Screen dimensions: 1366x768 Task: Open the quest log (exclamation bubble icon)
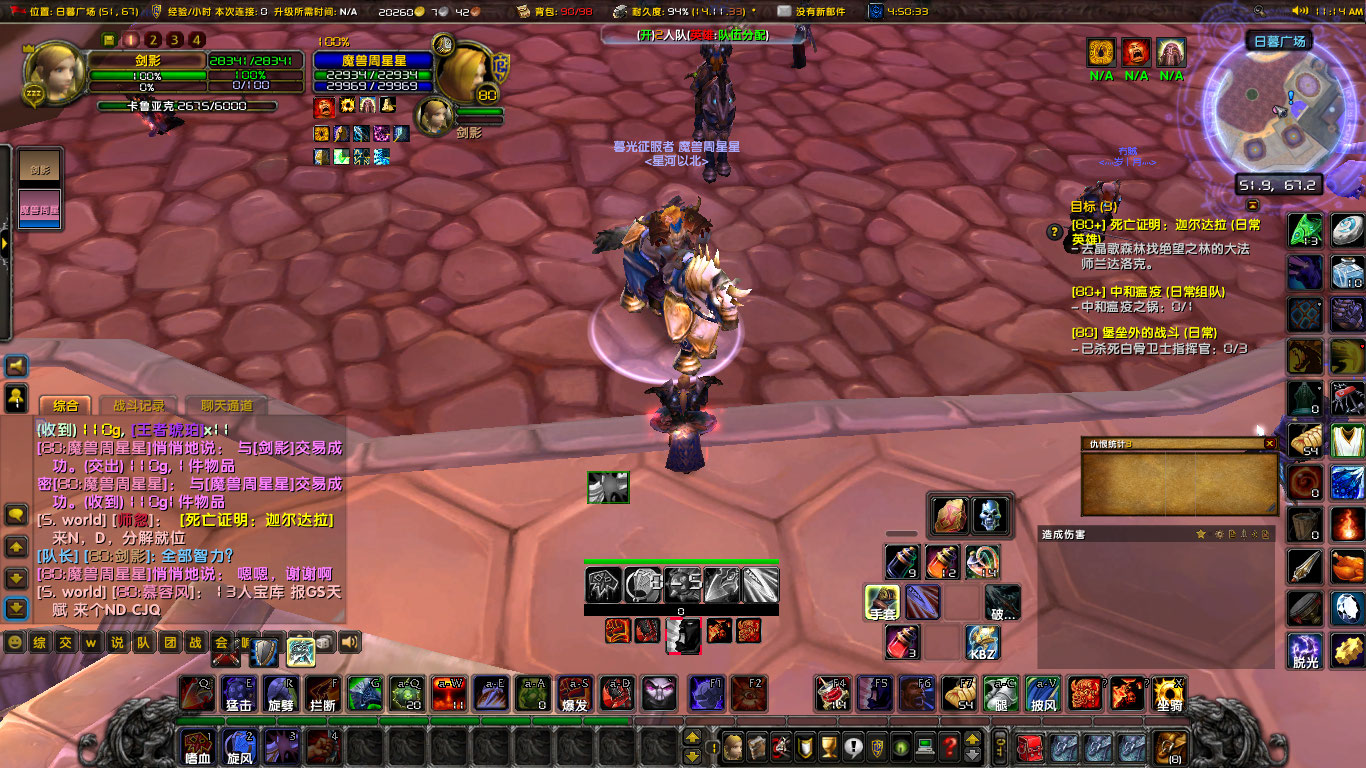(x=853, y=748)
